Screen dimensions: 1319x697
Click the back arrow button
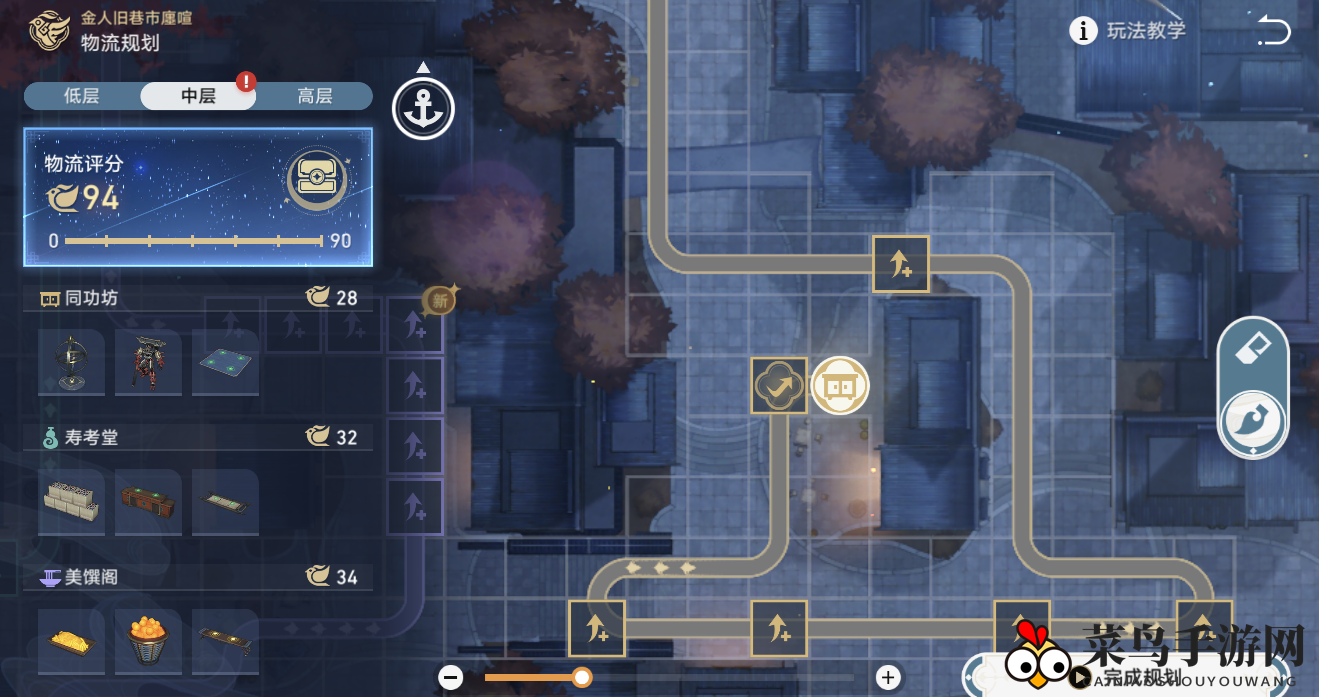[1273, 30]
